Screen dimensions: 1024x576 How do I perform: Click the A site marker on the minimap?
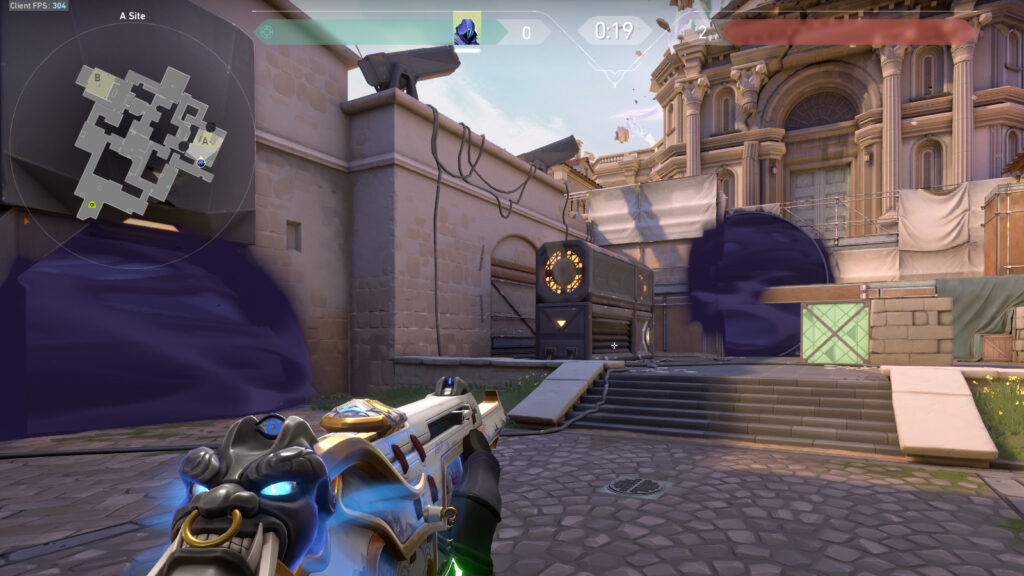[x=206, y=139]
